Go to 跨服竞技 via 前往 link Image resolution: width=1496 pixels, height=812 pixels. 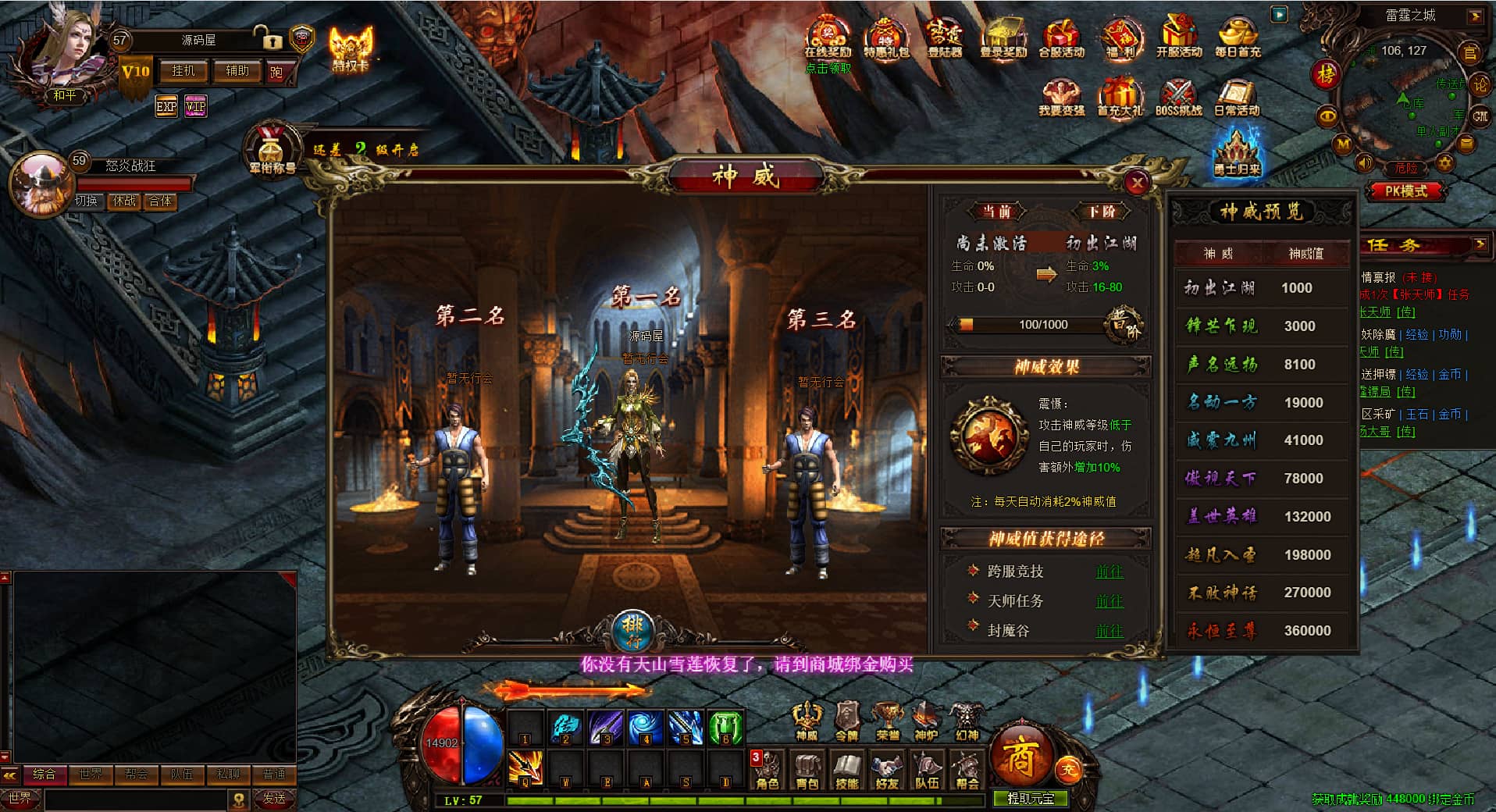coord(1109,572)
